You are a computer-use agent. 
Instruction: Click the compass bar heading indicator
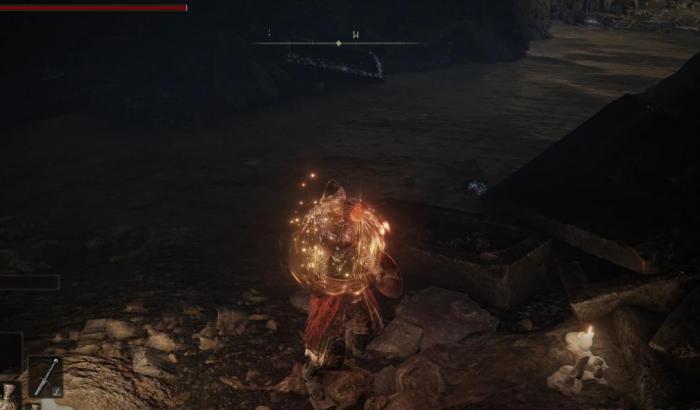[x=339, y=43]
